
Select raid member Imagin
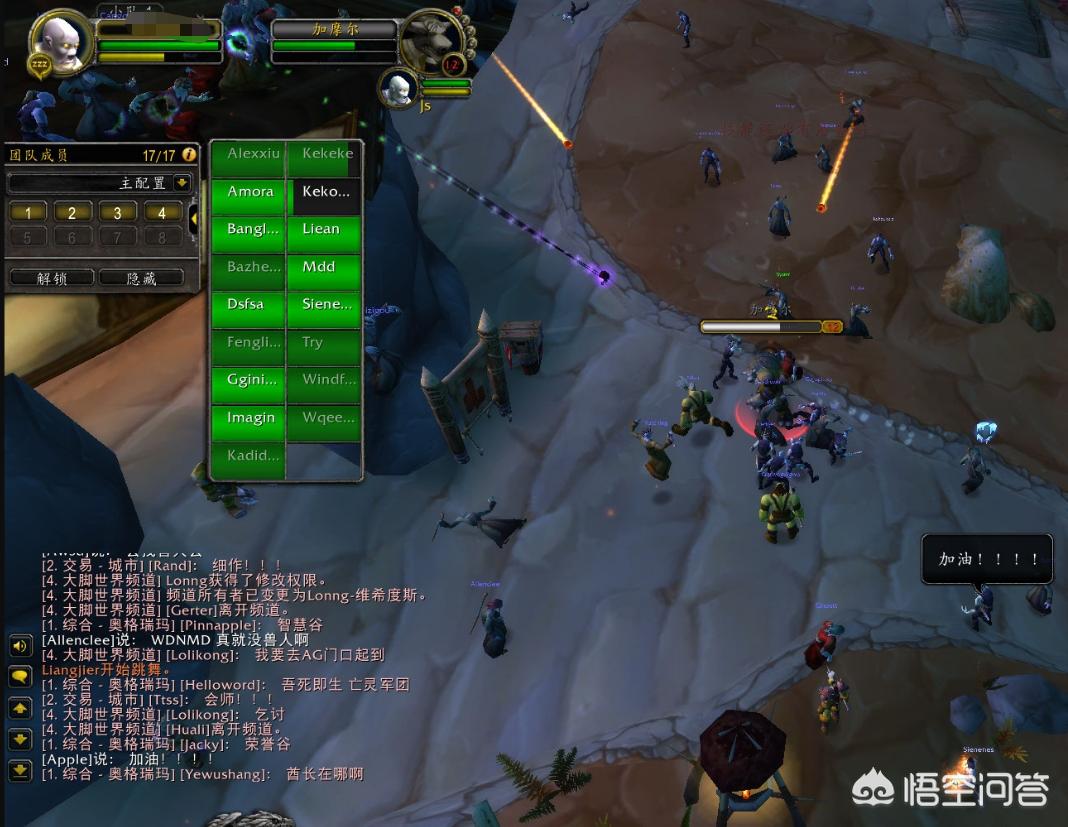click(249, 418)
